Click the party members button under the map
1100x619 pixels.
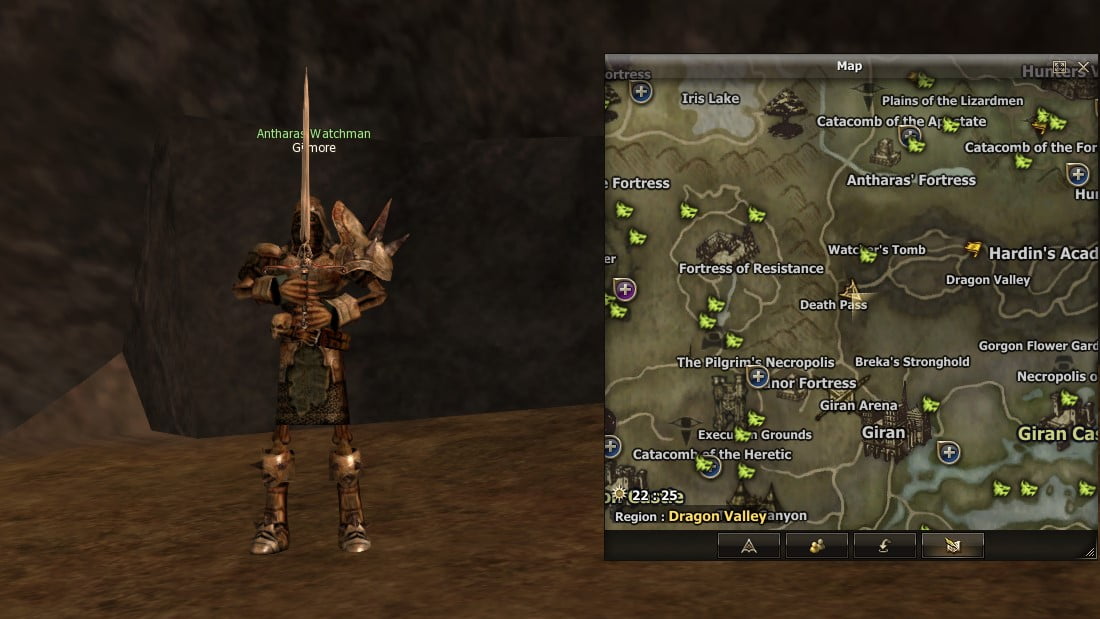pos(816,545)
